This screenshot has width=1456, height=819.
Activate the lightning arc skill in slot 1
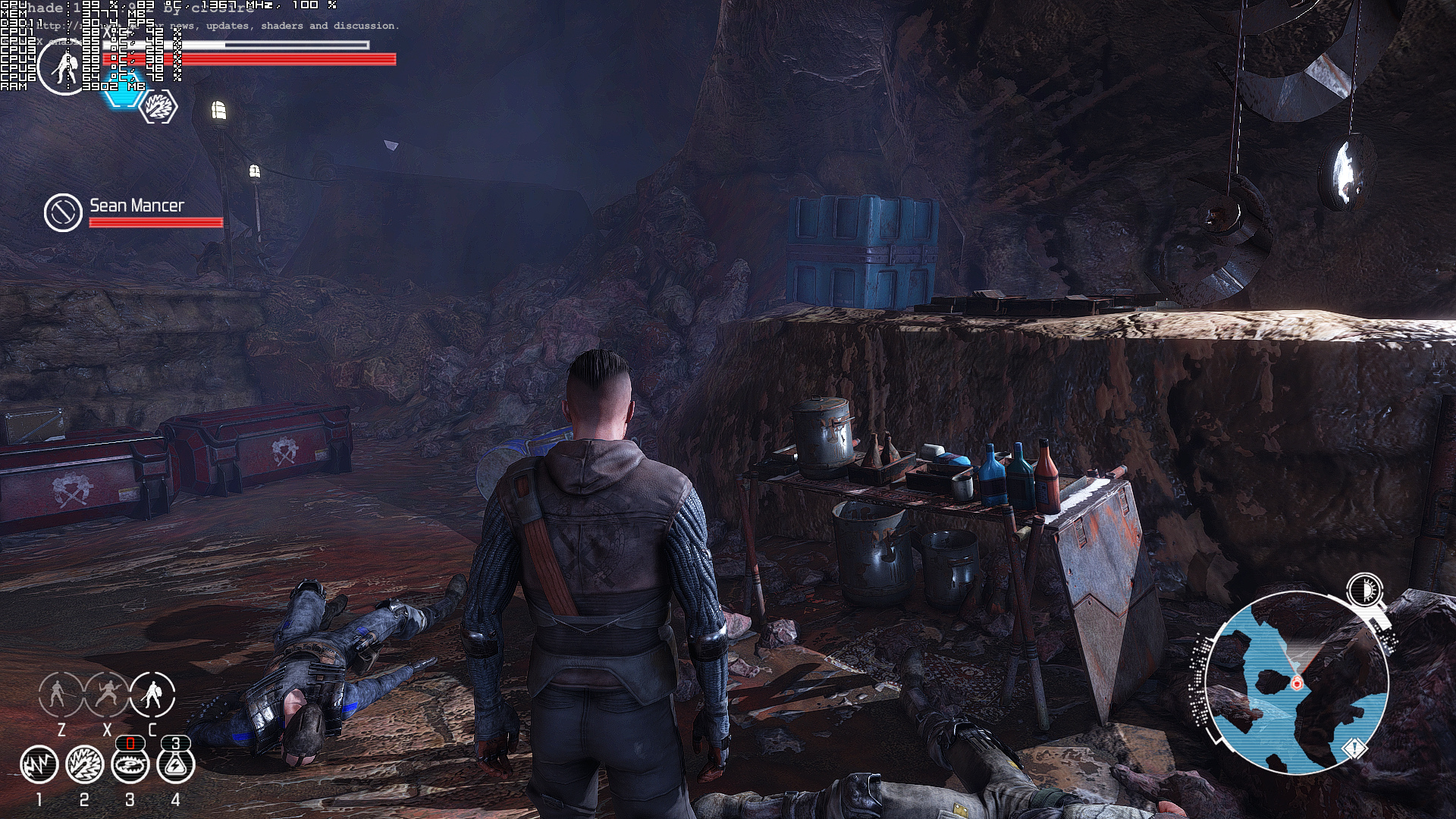click(x=39, y=764)
